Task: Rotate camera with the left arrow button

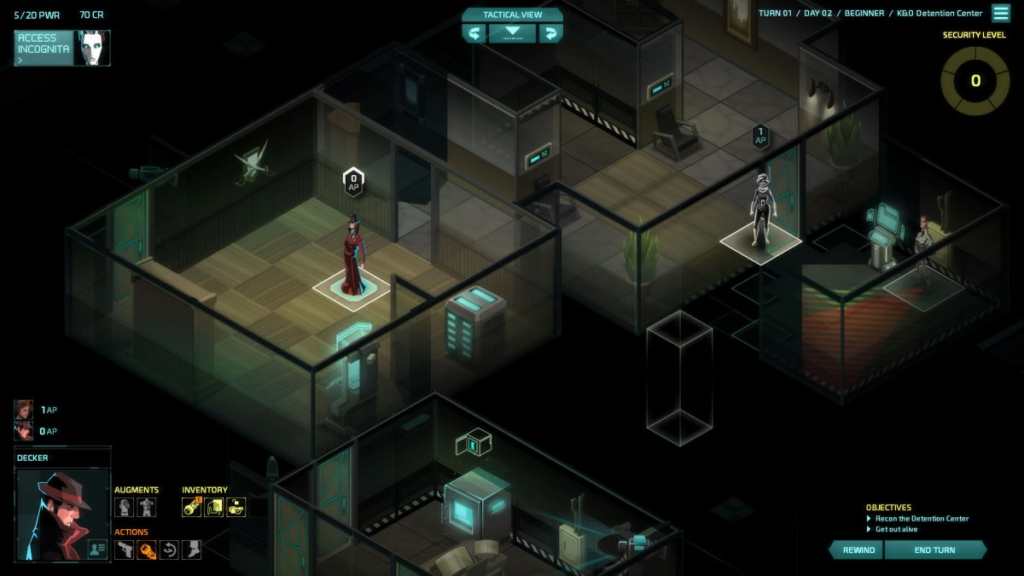Action: click(x=475, y=33)
